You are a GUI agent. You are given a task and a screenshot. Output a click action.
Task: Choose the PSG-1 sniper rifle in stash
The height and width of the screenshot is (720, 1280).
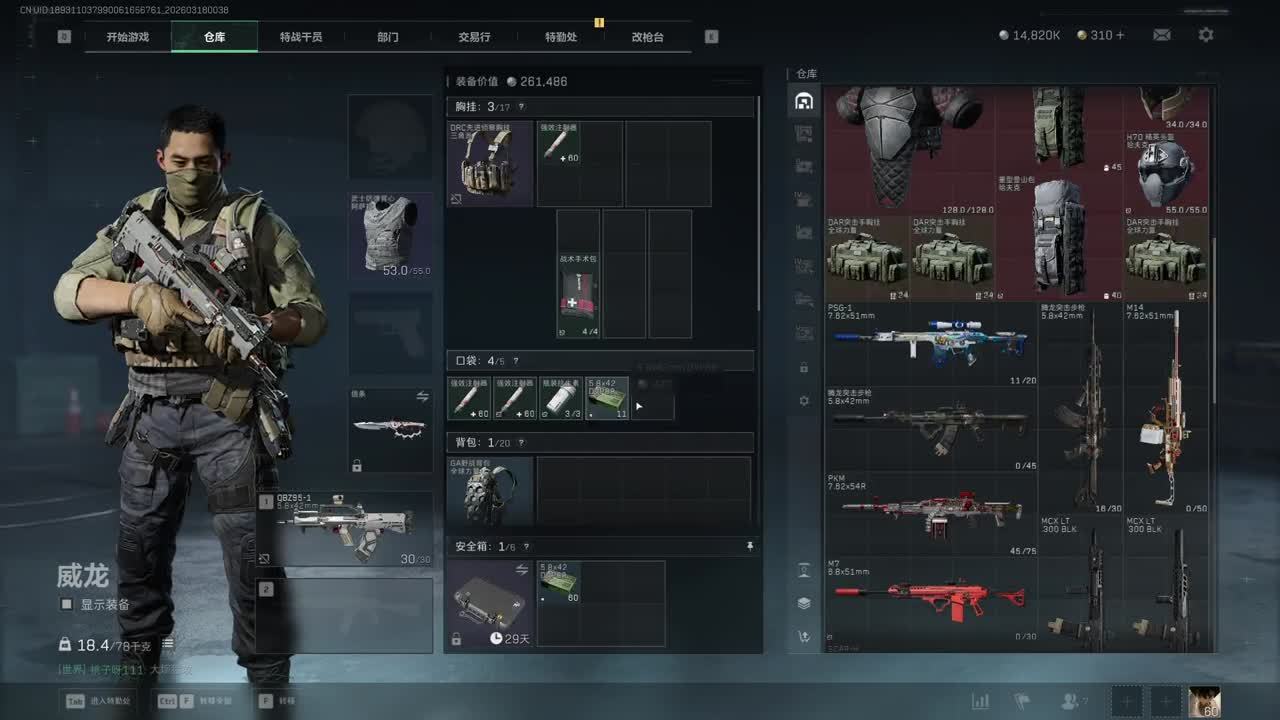[x=930, y=343]
